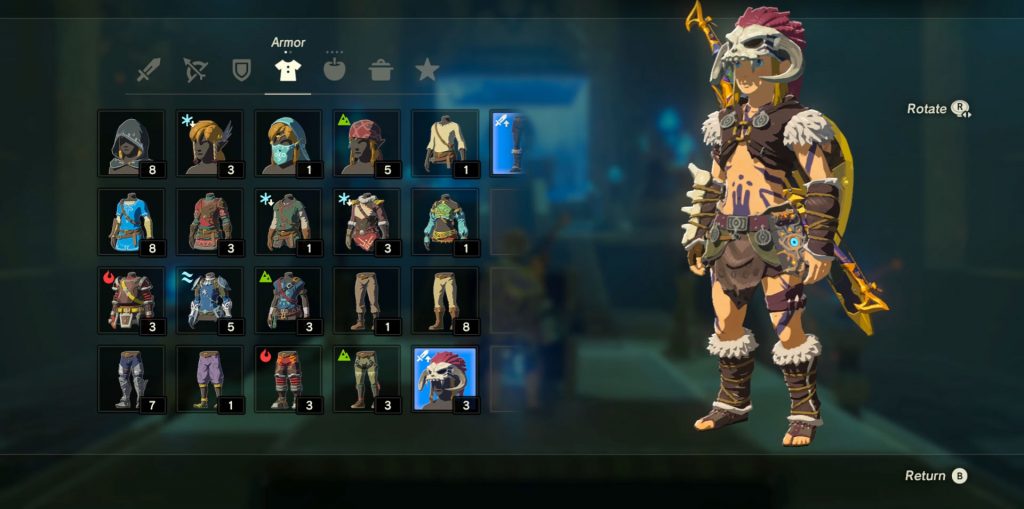
Task: Choose the red climber's bandanna
Action: click(366, 143)
